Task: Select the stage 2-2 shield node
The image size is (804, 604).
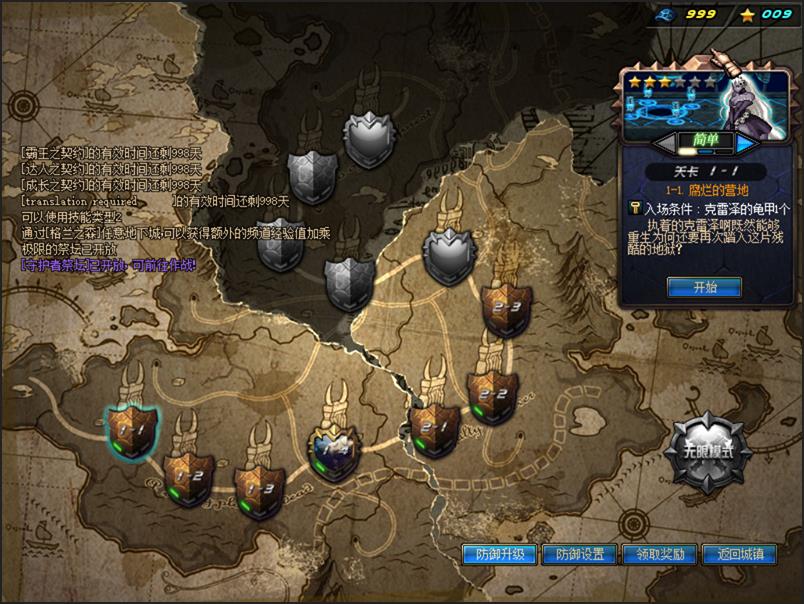Action: [x=492, y=395]
